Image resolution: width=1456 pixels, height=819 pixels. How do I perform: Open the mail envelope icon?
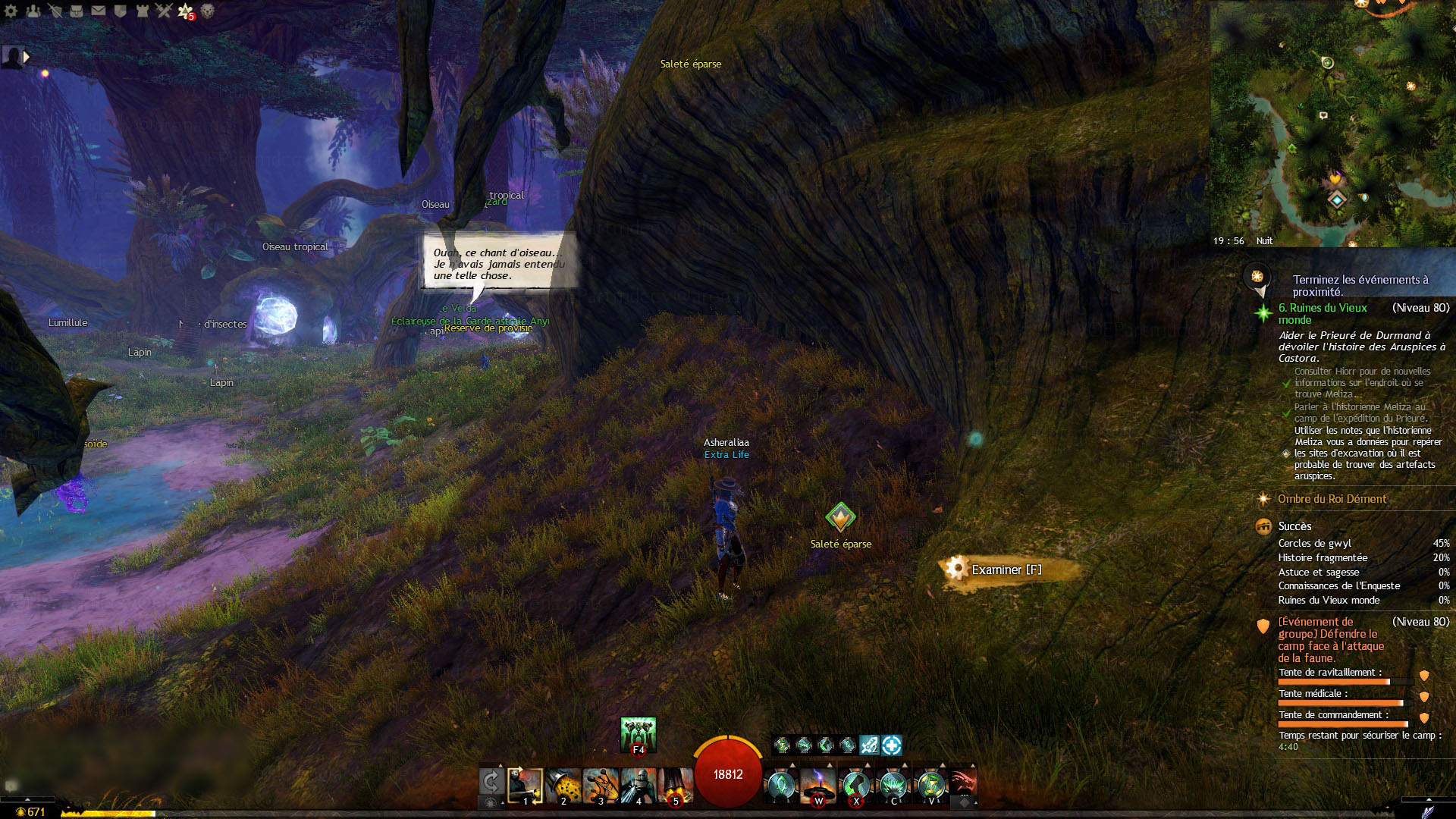point(99,11)
